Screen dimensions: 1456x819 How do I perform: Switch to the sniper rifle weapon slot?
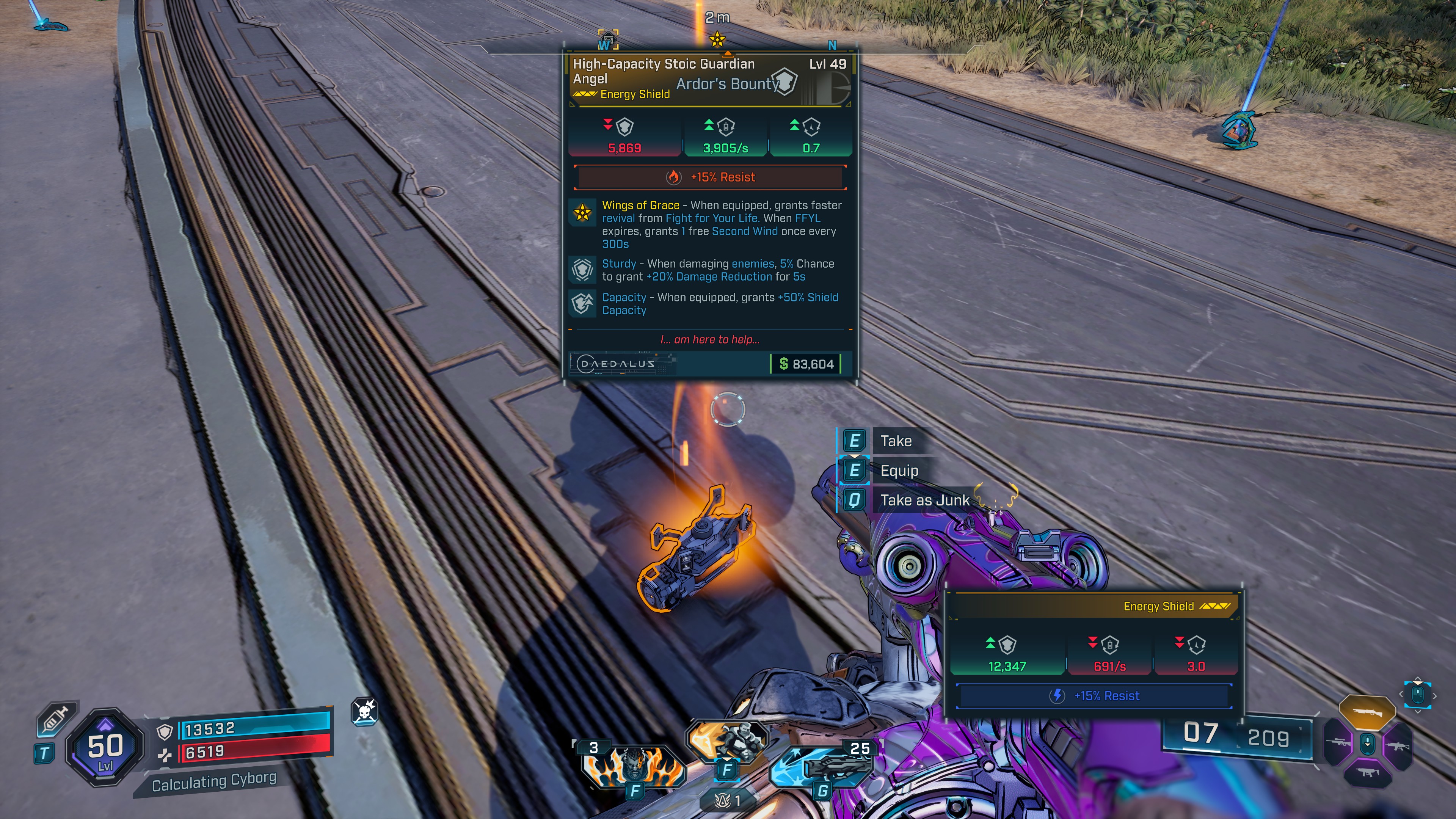pos(1338,742)
